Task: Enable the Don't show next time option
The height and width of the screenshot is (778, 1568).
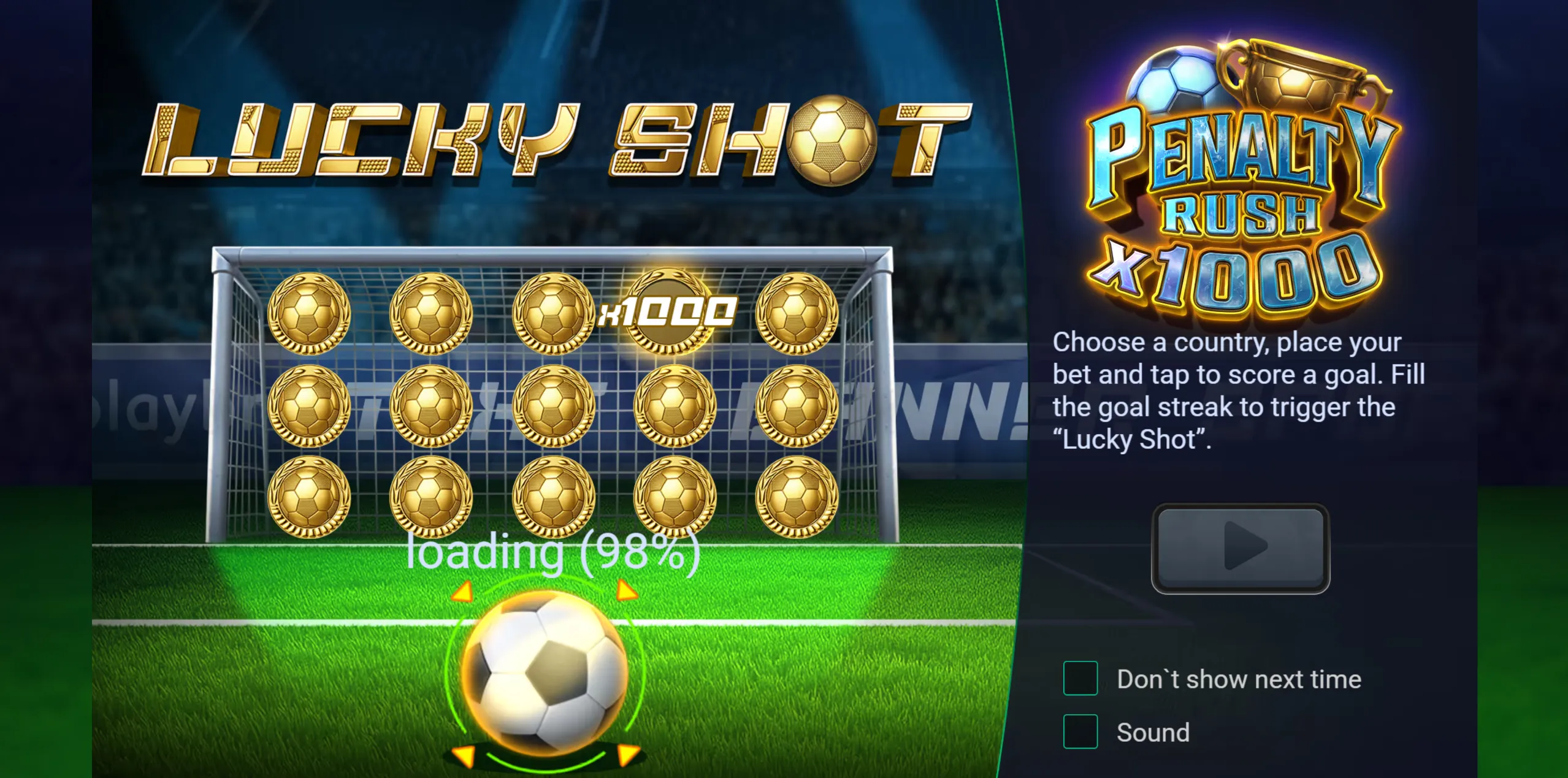Action: [1080, 679]
